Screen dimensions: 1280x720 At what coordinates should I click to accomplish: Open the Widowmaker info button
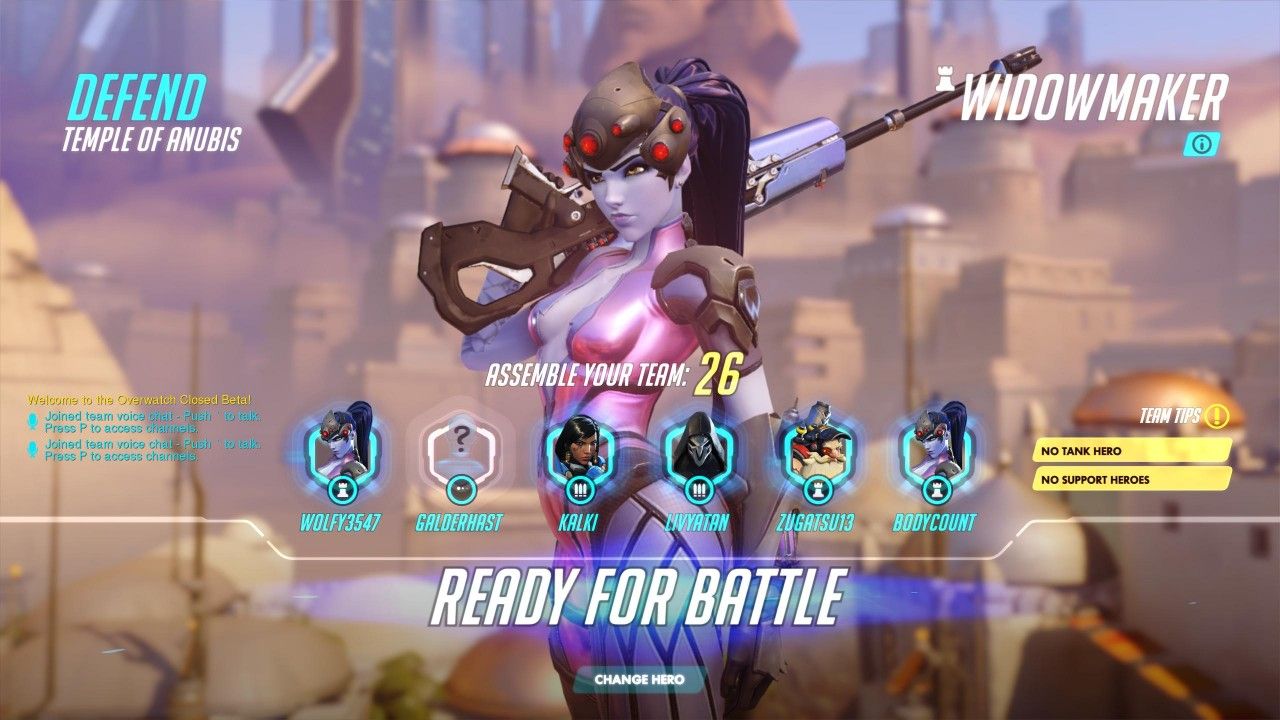1205,143
